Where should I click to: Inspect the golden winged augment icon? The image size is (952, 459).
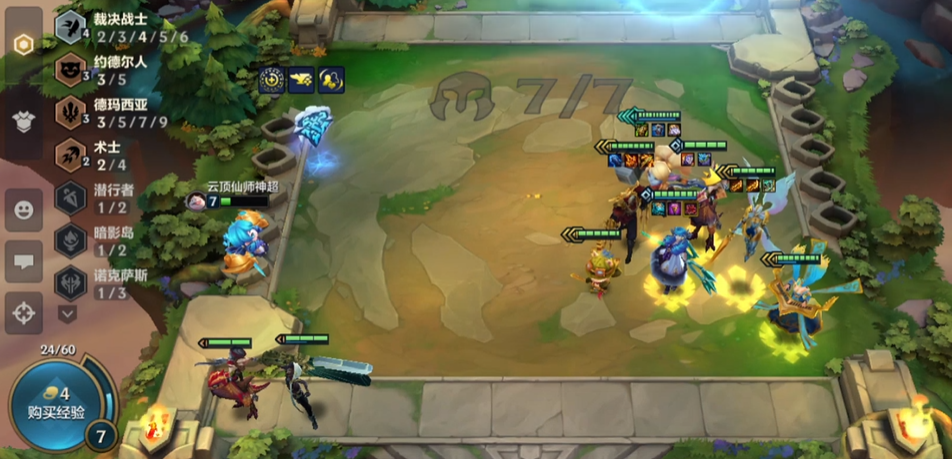(301, 81)
